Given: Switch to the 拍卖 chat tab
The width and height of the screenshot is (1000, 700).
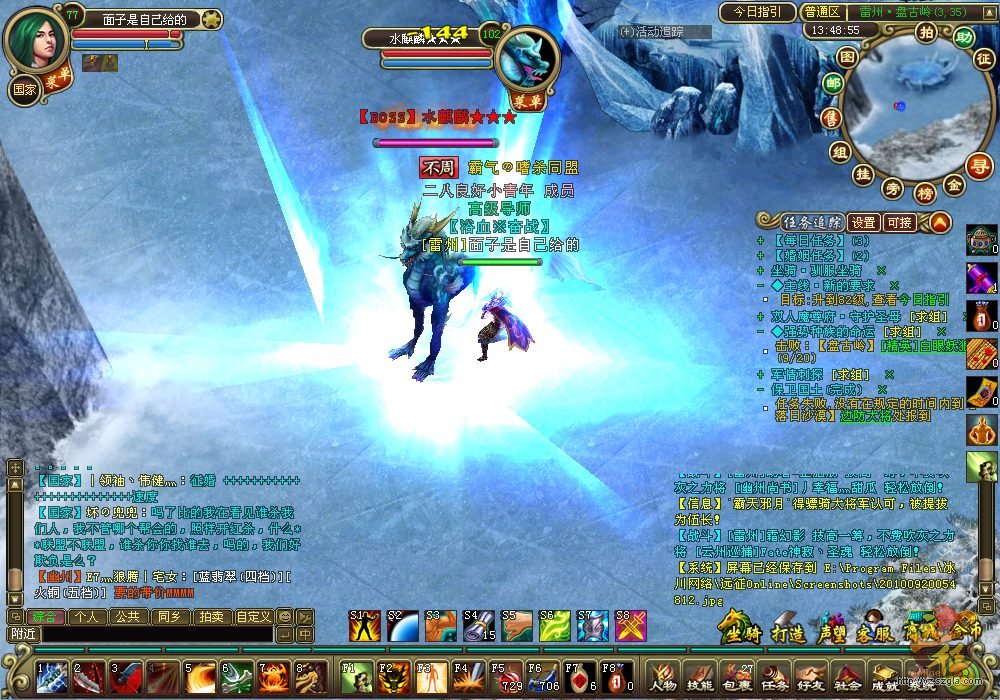Looking at the screenshot, I should coord(209,616).
